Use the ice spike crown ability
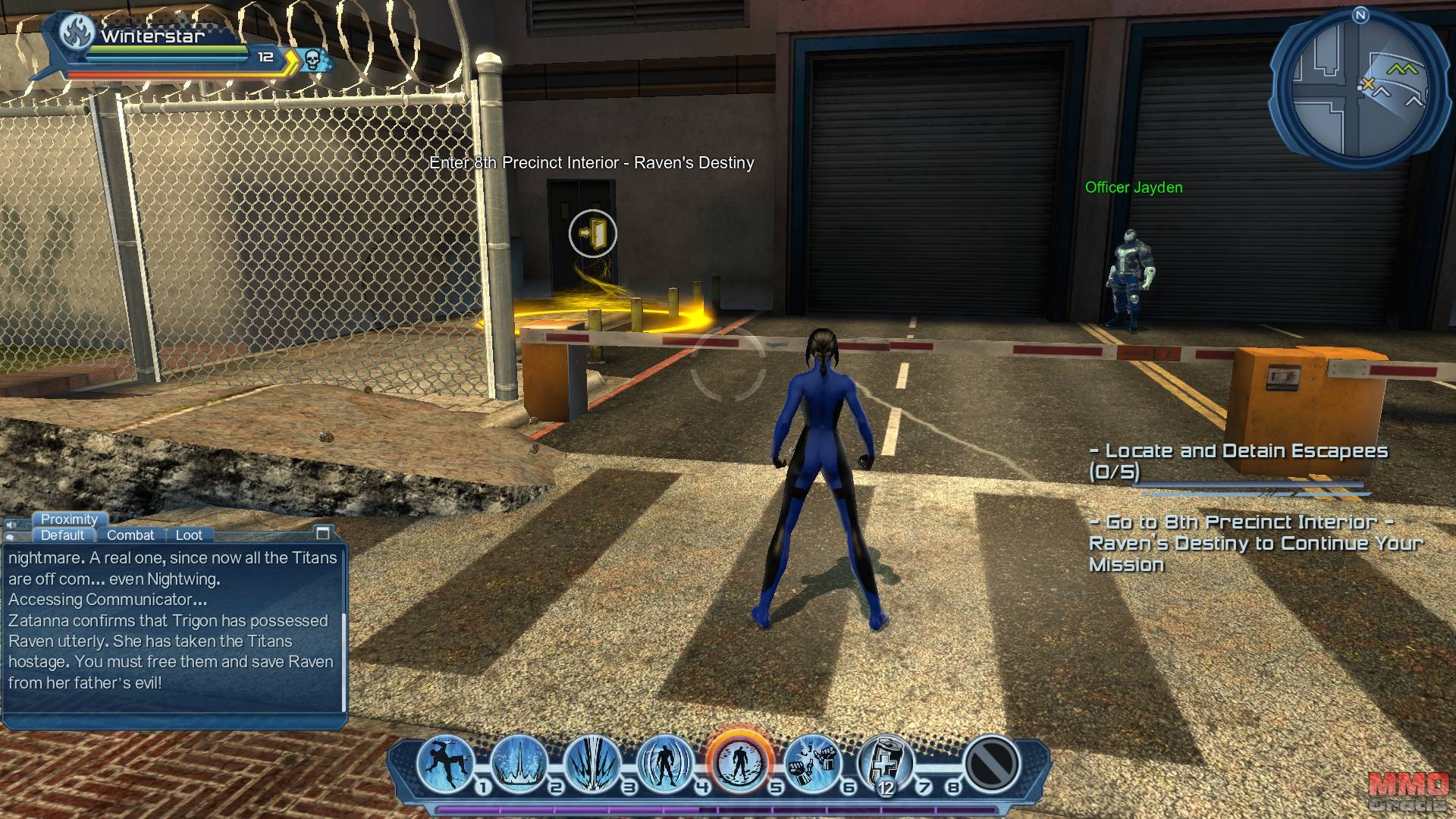Screen dimensions: 1456x819 tap(519, 761)
